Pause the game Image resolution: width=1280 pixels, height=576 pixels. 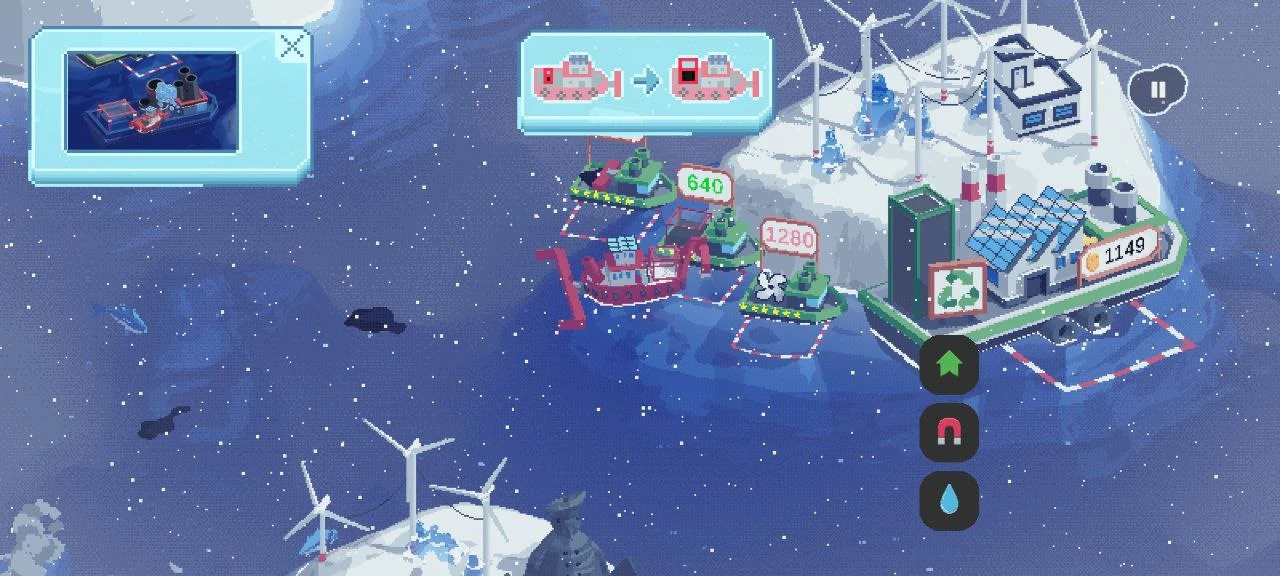click(x=1158, y=90)
